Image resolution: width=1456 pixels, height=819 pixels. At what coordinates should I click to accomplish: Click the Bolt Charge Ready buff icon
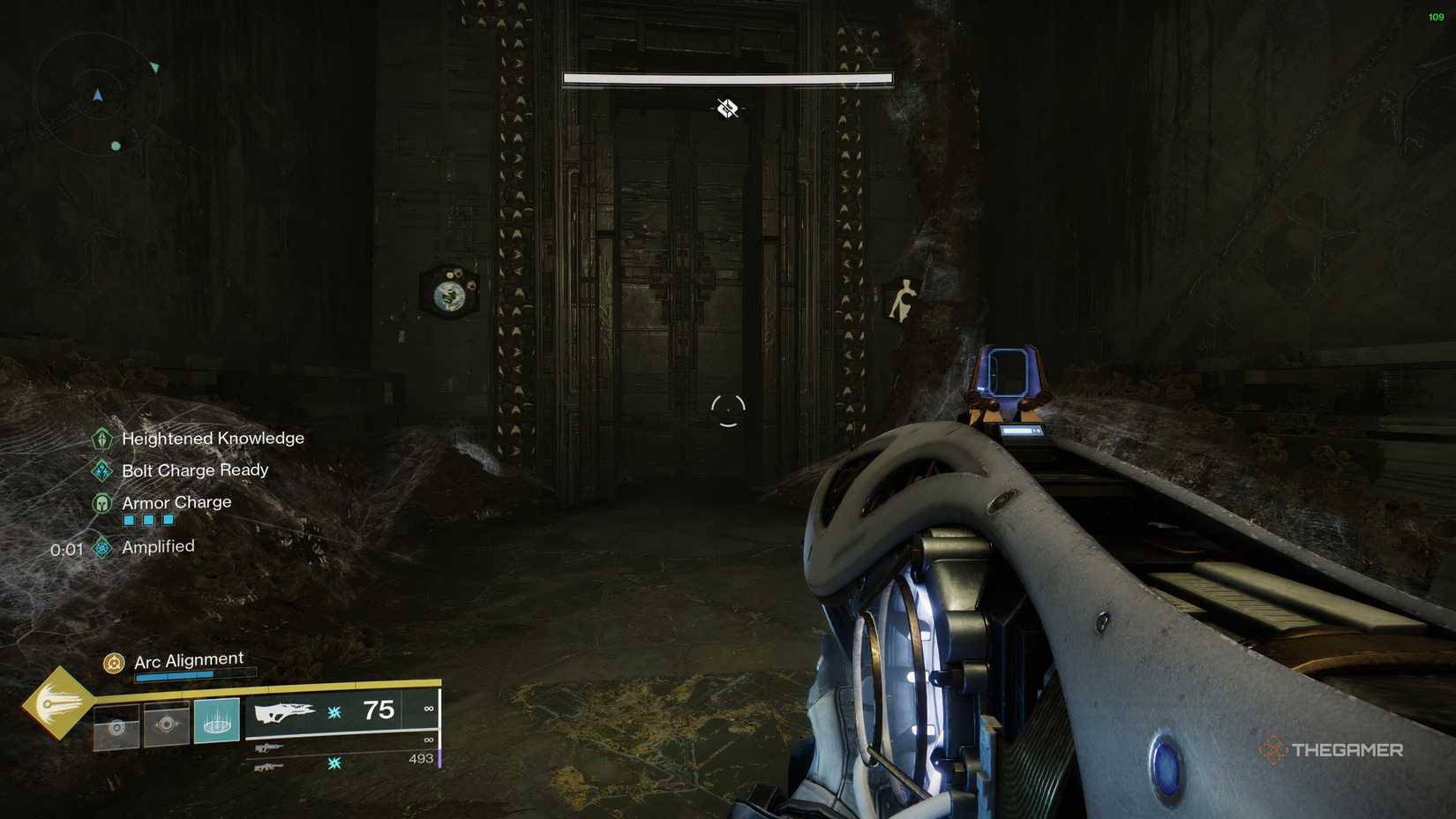[101, 470]
